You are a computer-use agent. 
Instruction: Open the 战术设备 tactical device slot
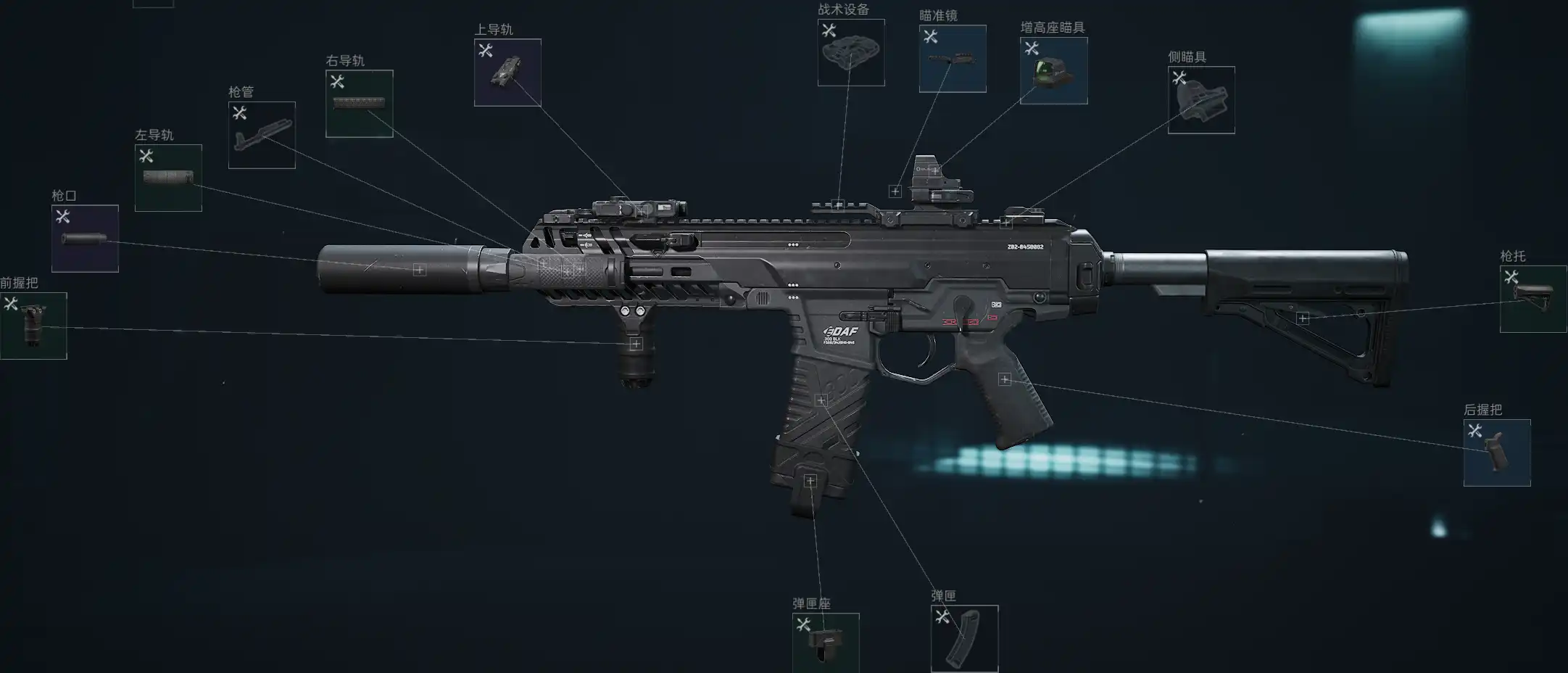click(851, 52)
